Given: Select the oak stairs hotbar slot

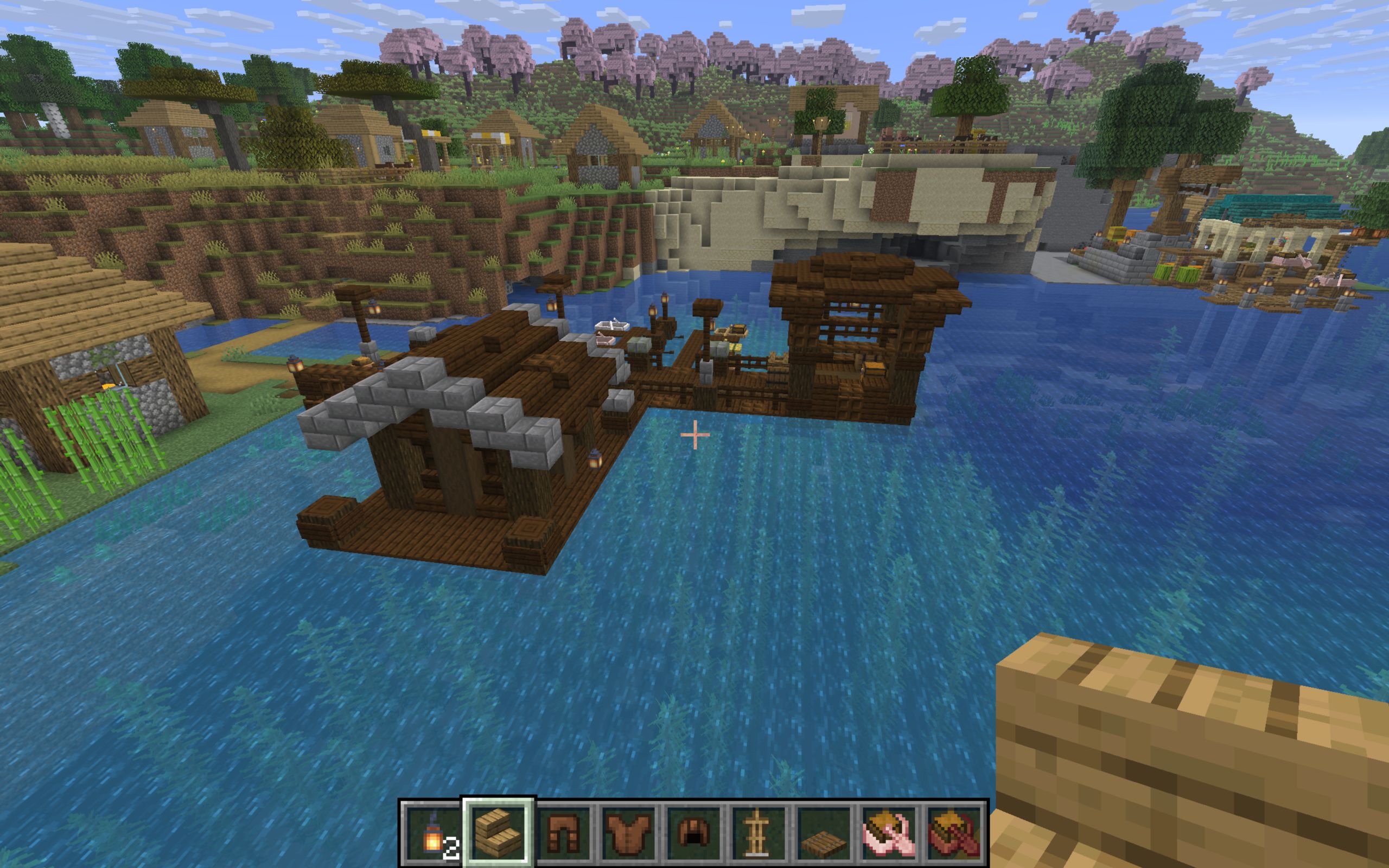Looking at the screenshot, I should click(499, 832).
